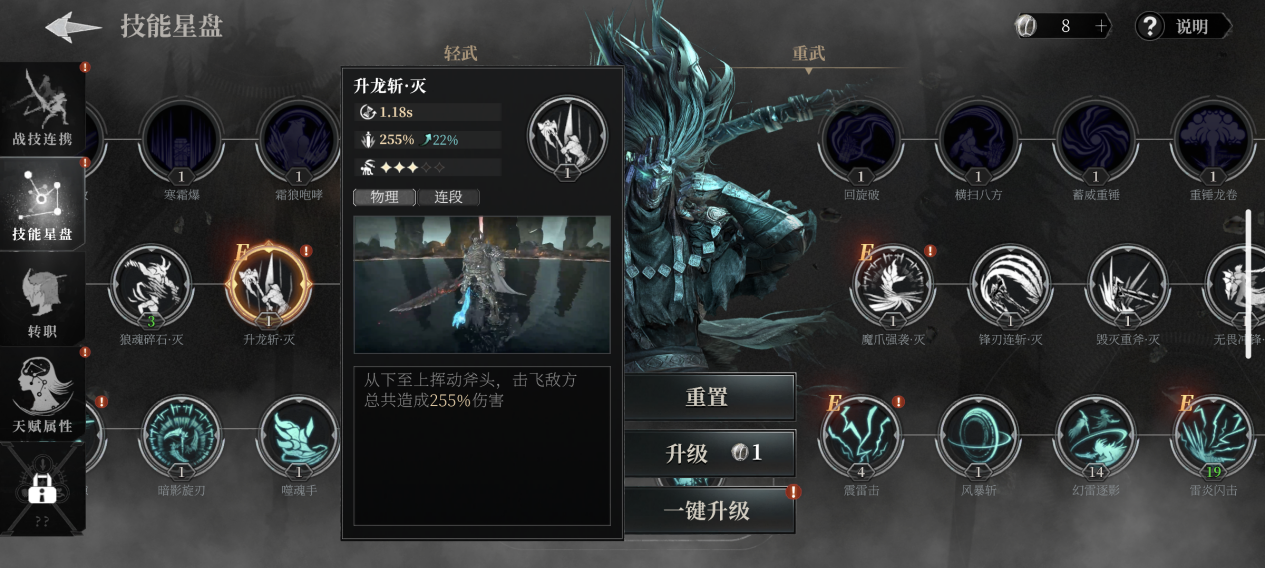Select the 天赋属性 side tab
Viewport: 1265px width, 568px height.
pyautogui.click(x=42, y=393)
